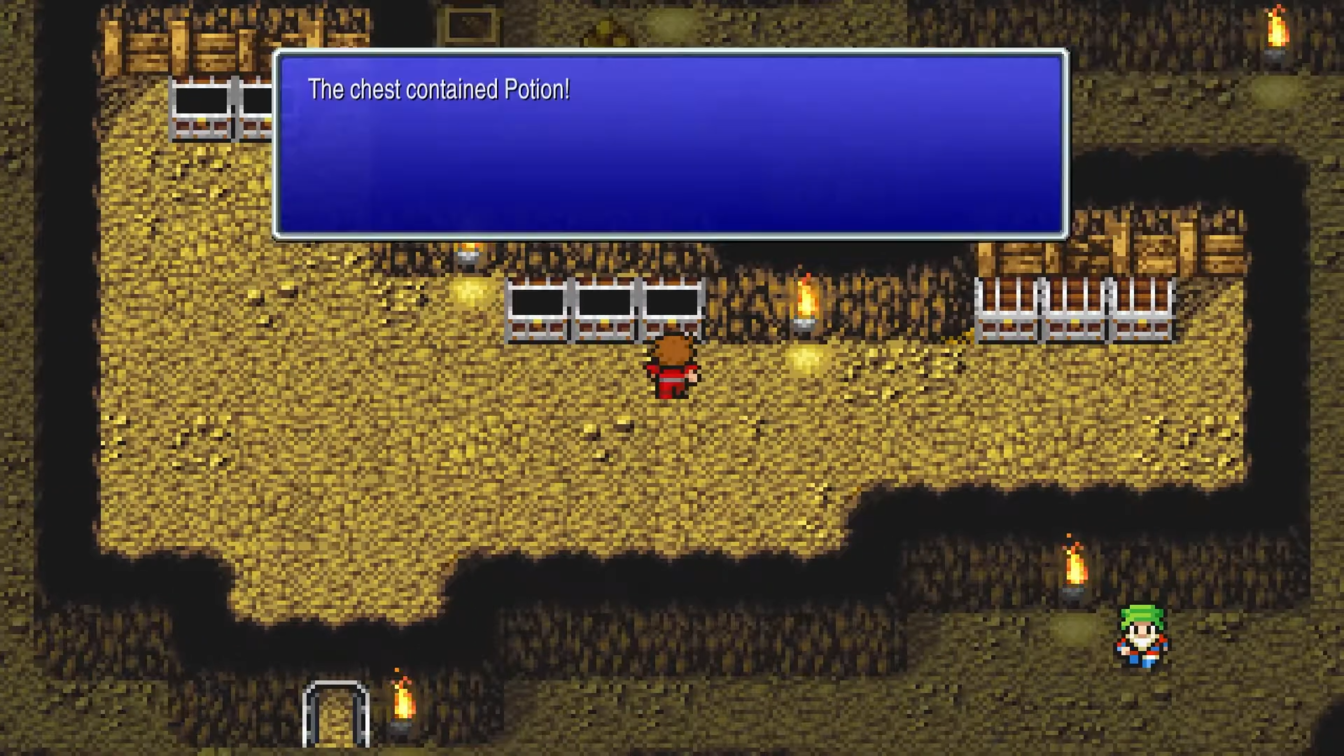The width and height of the screenshot is (1344, 756).
Task: Click the leftmost open chest in center row
Action: click(537, 310)
